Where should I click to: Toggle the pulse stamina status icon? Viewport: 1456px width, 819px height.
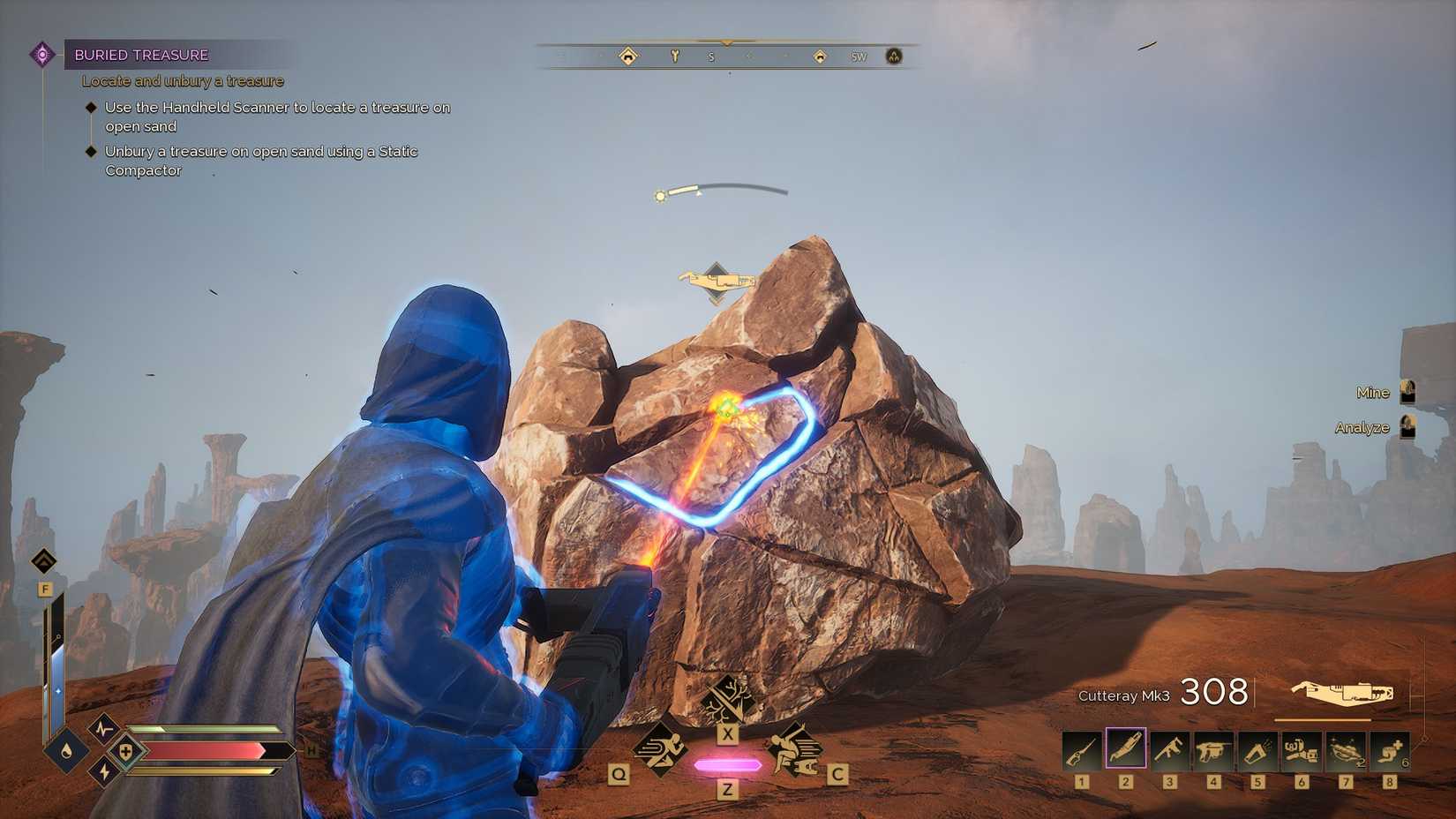point(104,730)
